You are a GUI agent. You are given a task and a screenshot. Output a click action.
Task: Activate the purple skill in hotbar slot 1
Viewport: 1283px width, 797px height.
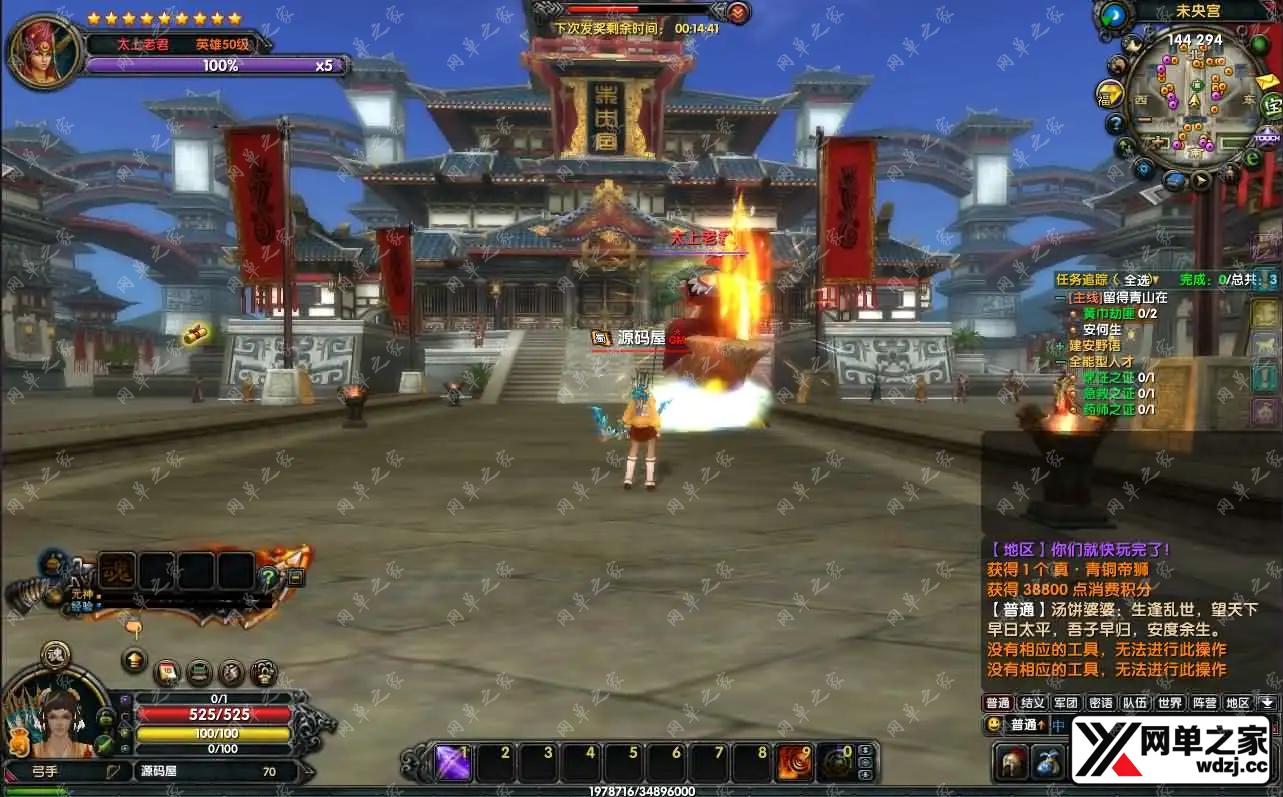pyautogui.click(x=453, y=763)
